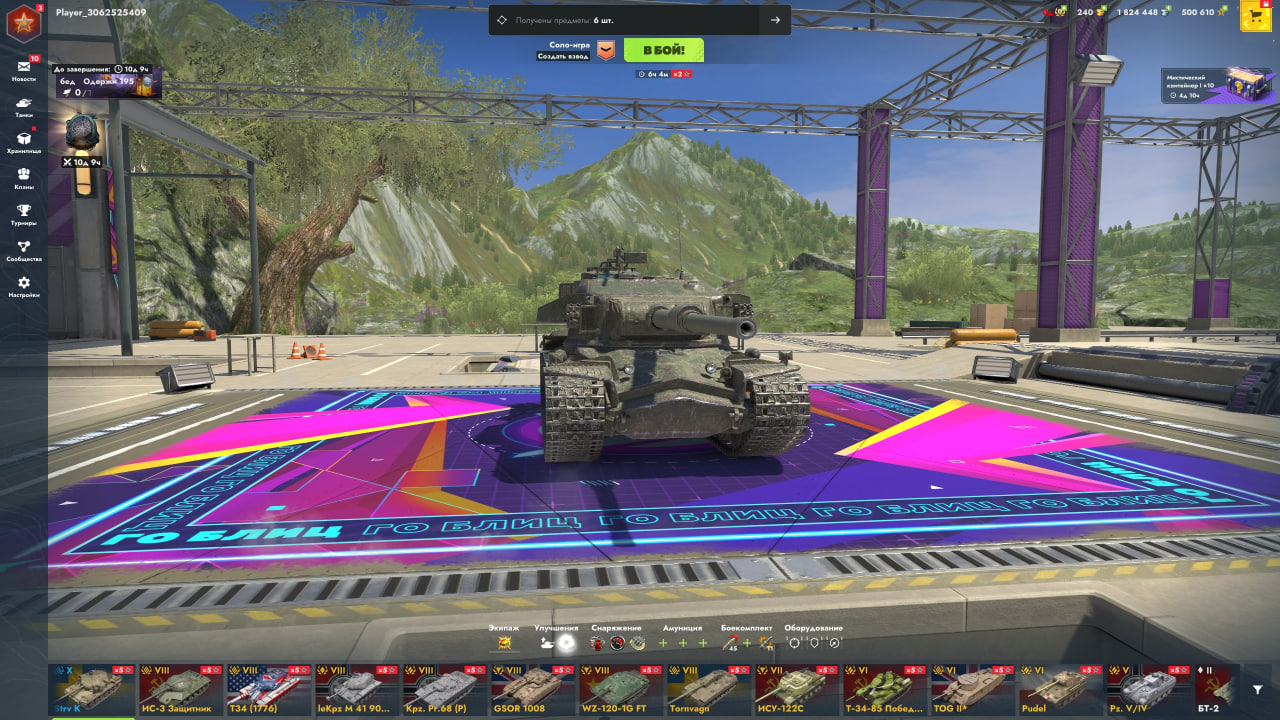
Task: Select the ИС-3 Защитник tank
Action: [180, 688]
